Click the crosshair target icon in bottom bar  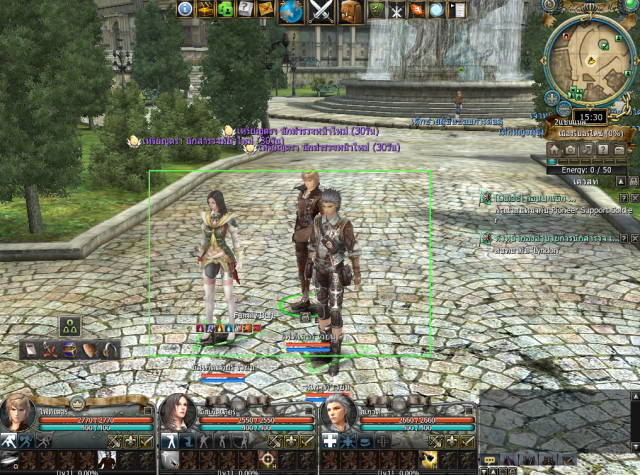pyautogui.click(x=268, y=460)
